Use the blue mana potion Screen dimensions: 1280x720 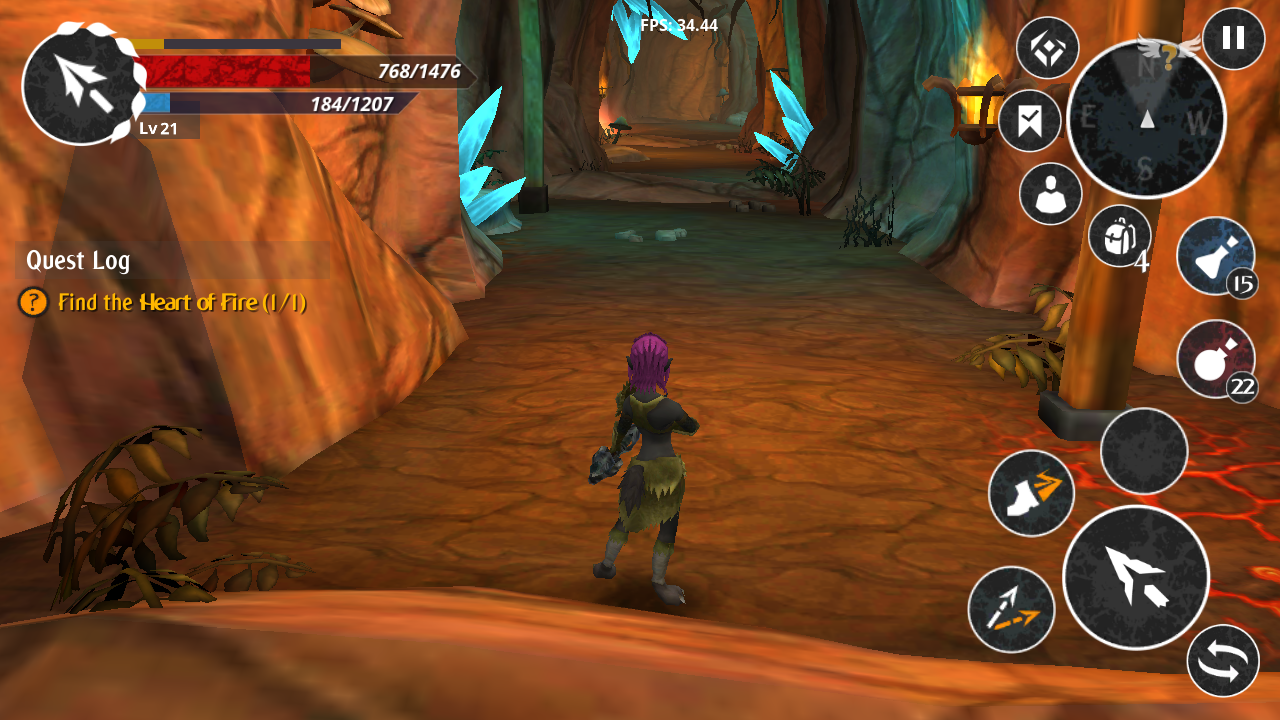(1215, 256)
